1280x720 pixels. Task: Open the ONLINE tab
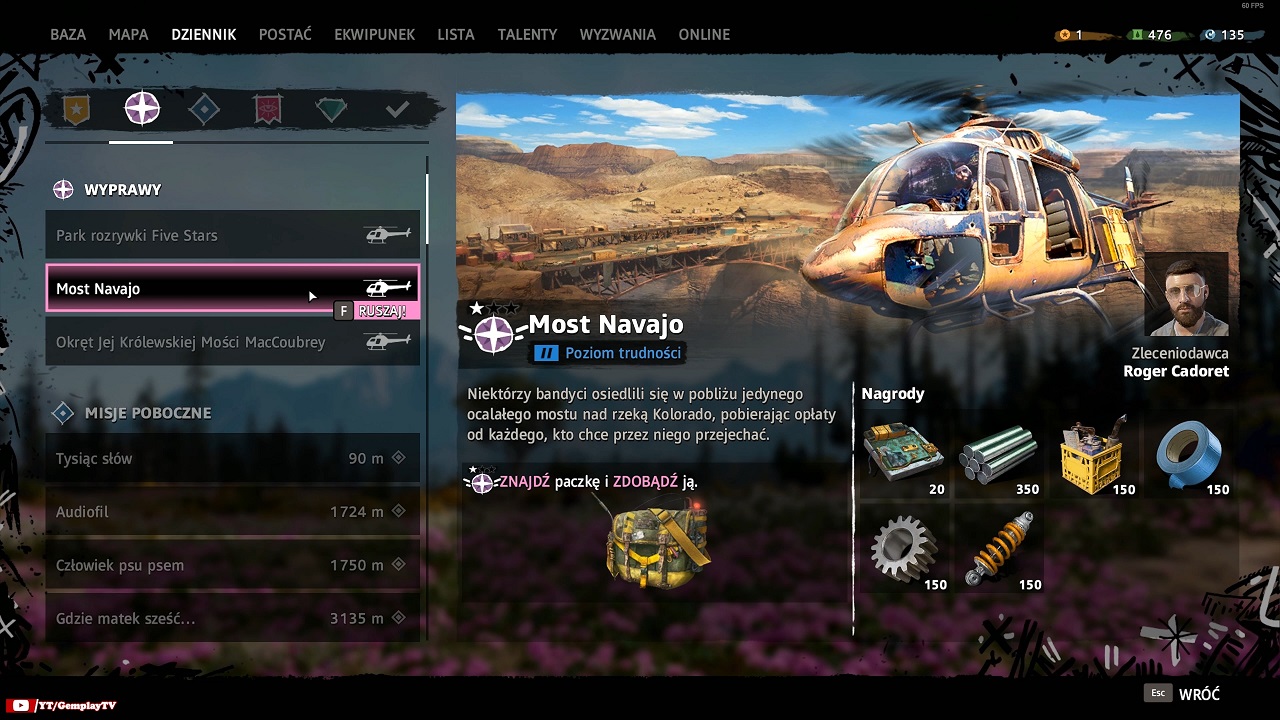[704, 34]
